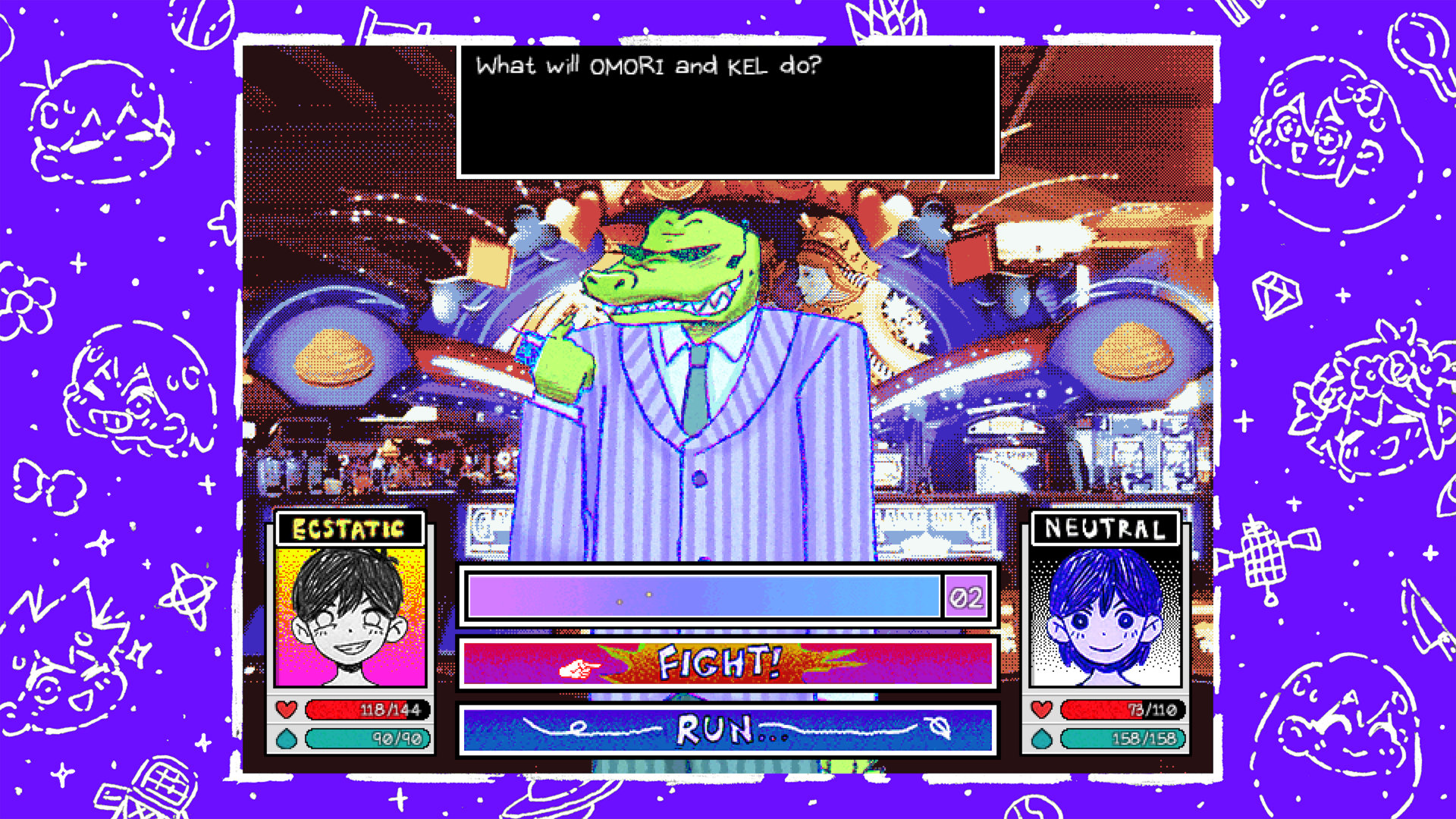Select the RUN... command
This screenshot has height=819, width=1456.
point(726,730)
